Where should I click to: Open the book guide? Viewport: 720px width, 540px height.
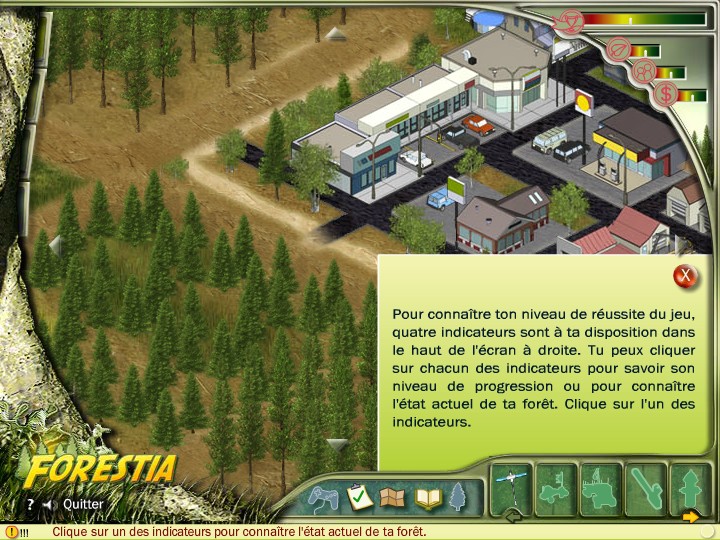[428, 497]
